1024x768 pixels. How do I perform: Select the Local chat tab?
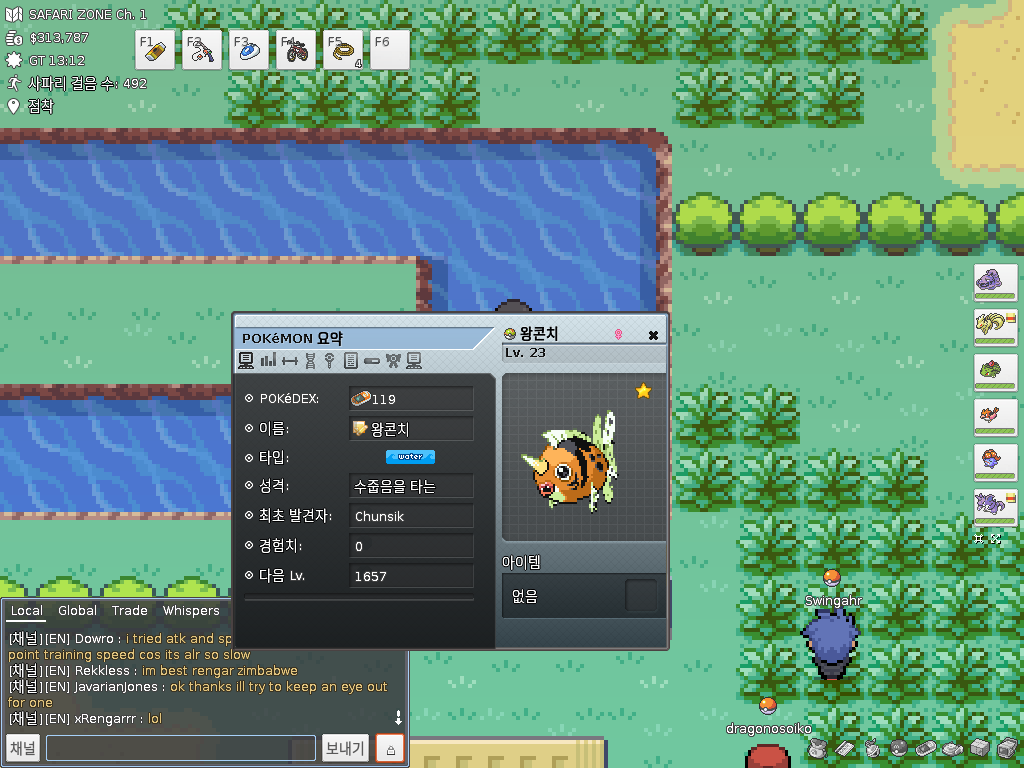27,611
